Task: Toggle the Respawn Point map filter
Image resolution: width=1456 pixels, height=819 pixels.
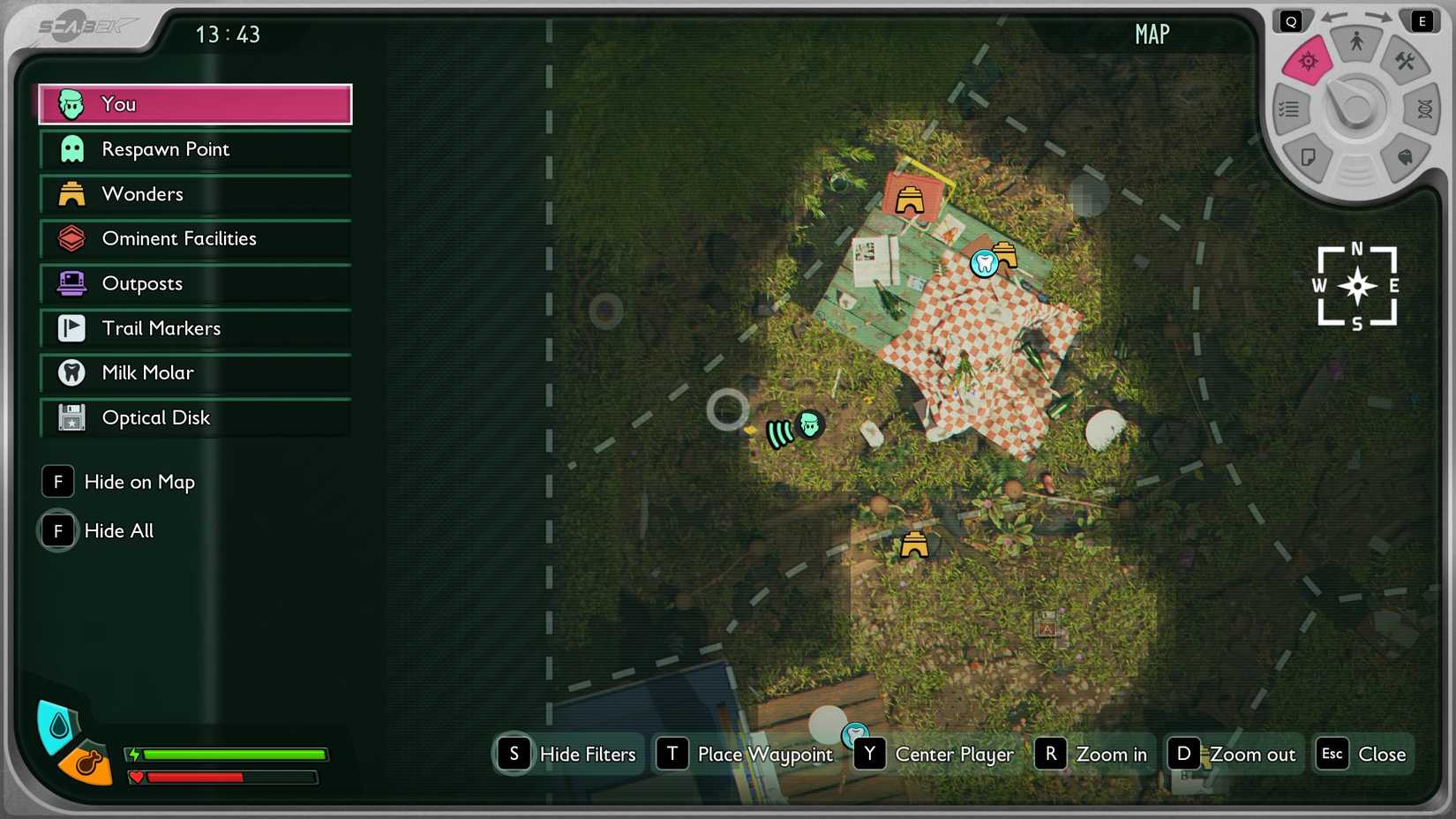Action: [x=194, y=149]
